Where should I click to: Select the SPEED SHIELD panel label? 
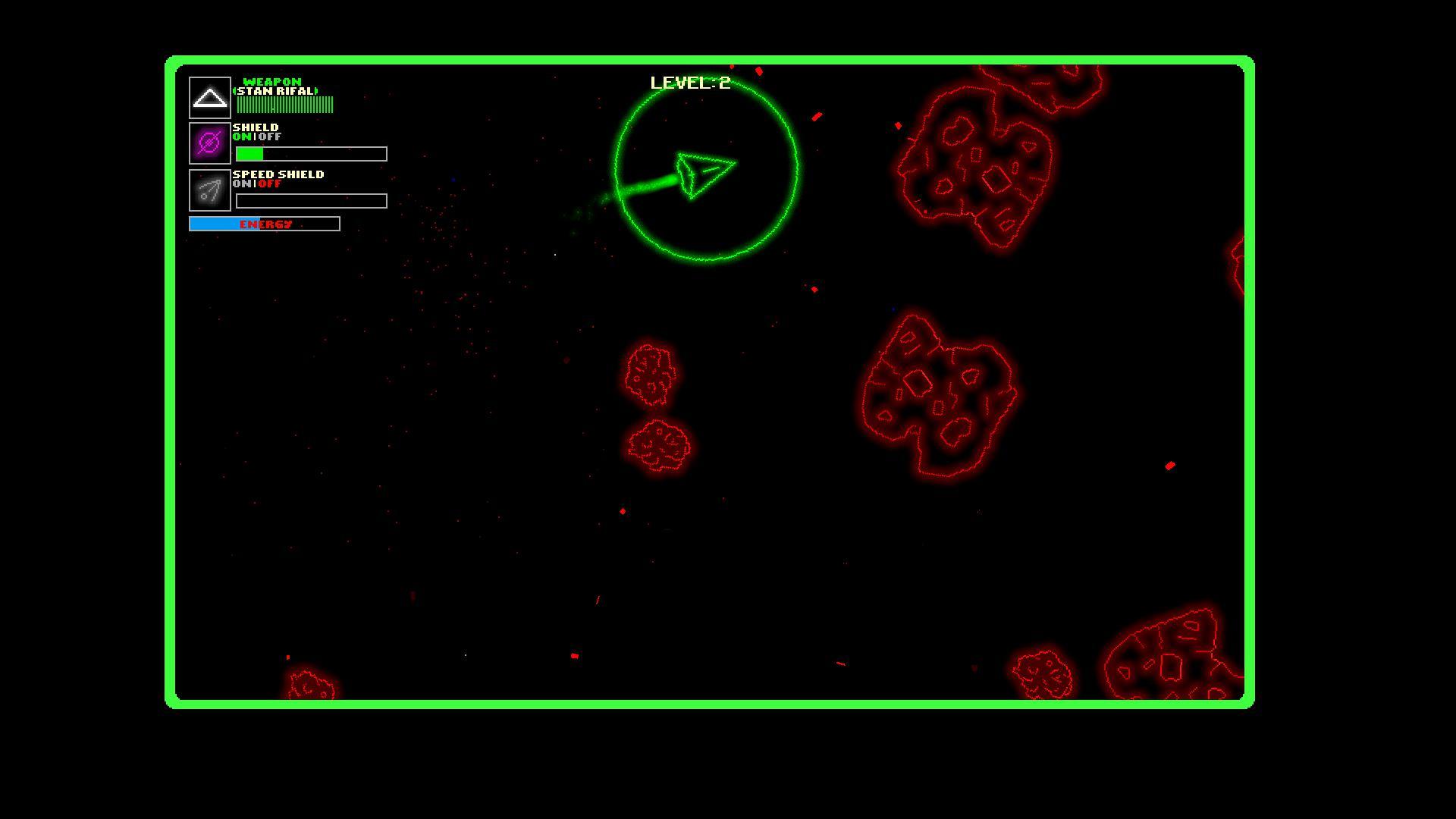point(278,174)
